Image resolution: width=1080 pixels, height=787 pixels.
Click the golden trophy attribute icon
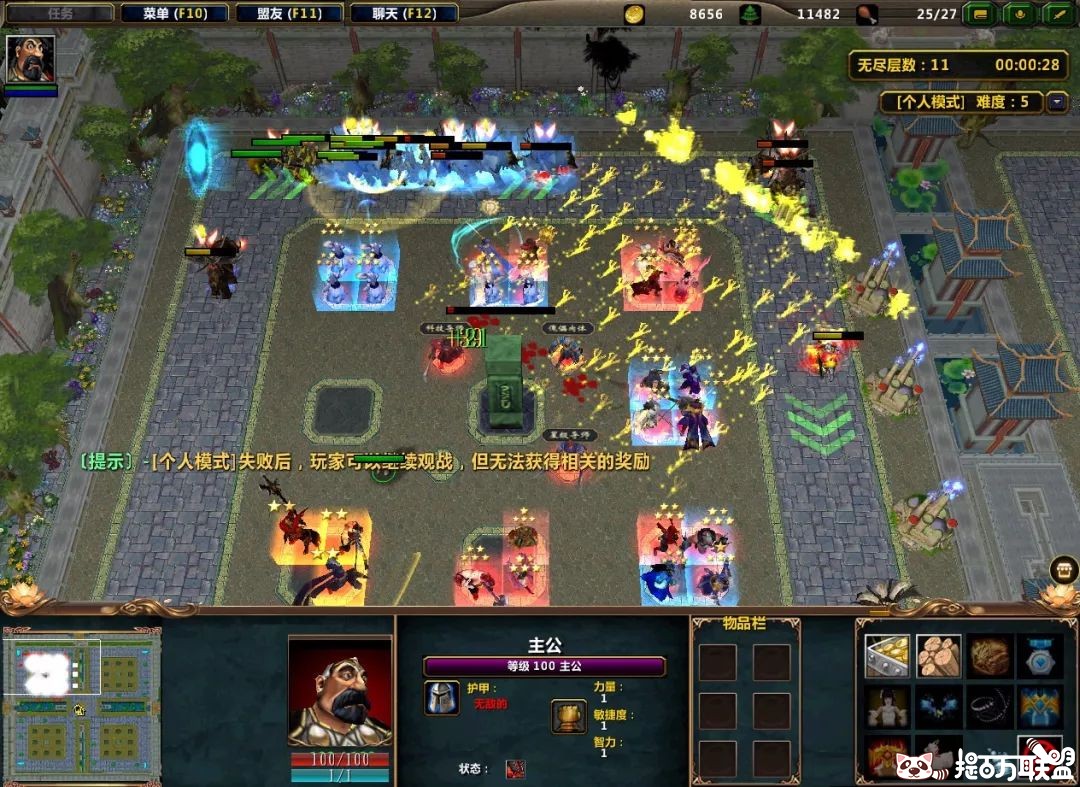coord(568,715)
